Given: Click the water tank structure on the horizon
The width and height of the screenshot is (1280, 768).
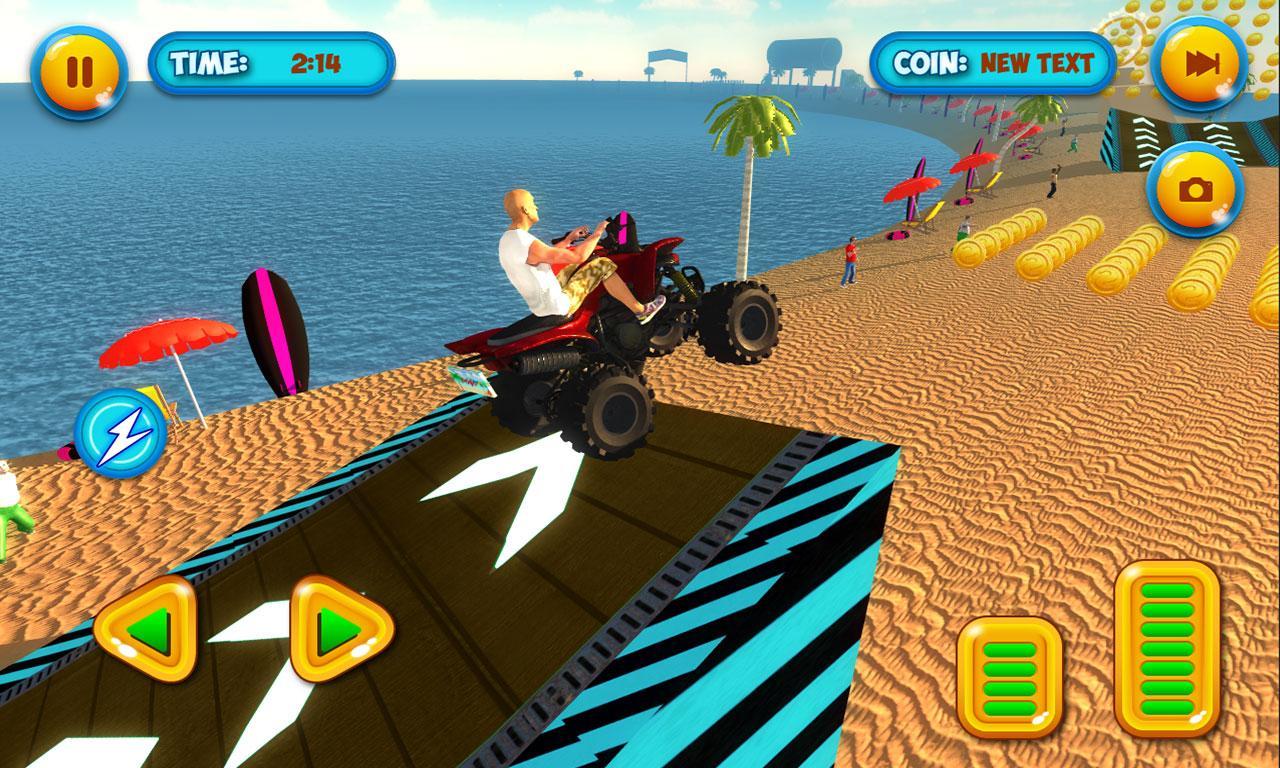Looking at the screenshot, I should [x=803, y=50].
